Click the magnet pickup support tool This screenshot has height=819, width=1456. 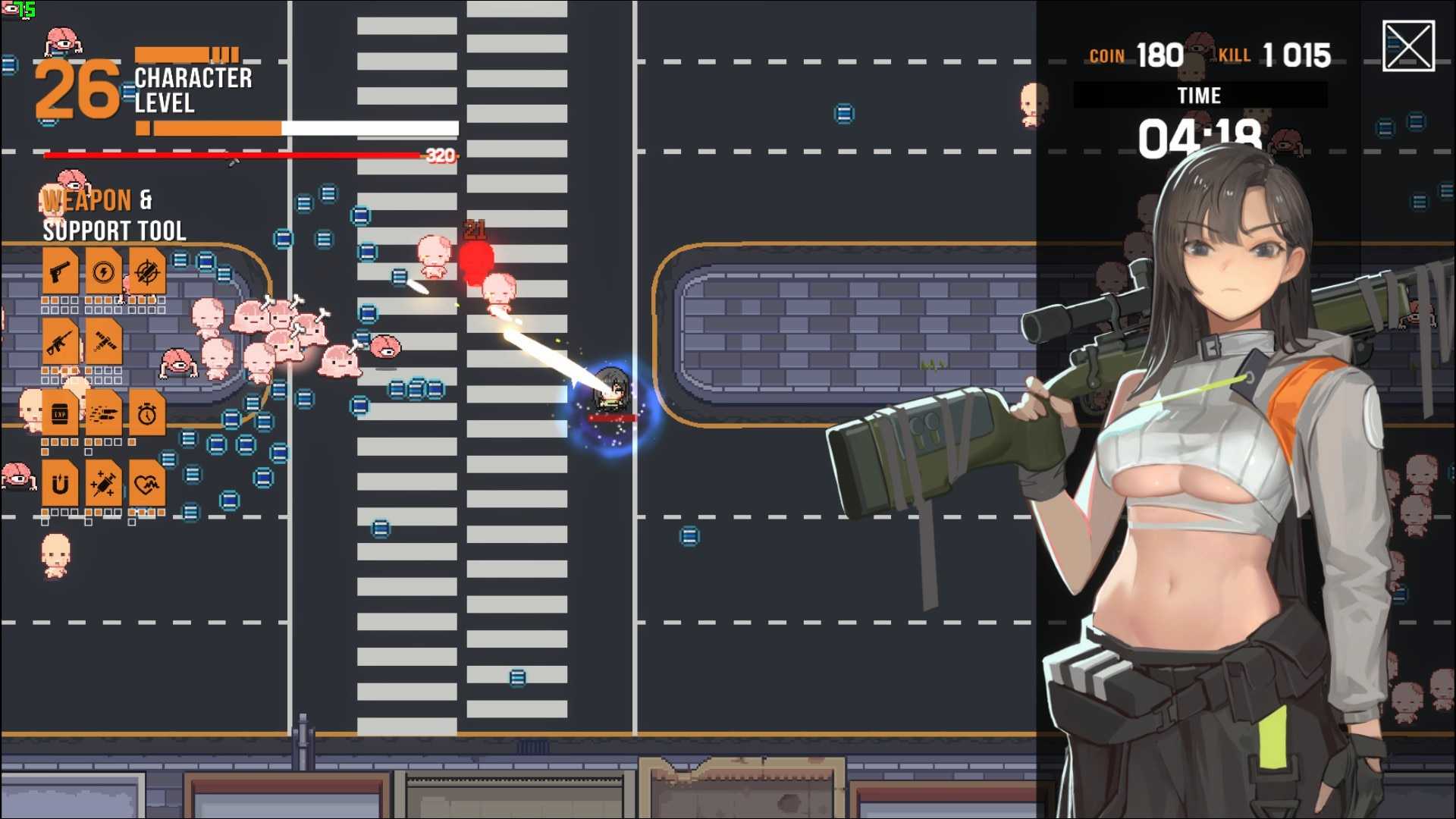pyautogui.click(x=59, y=484)
